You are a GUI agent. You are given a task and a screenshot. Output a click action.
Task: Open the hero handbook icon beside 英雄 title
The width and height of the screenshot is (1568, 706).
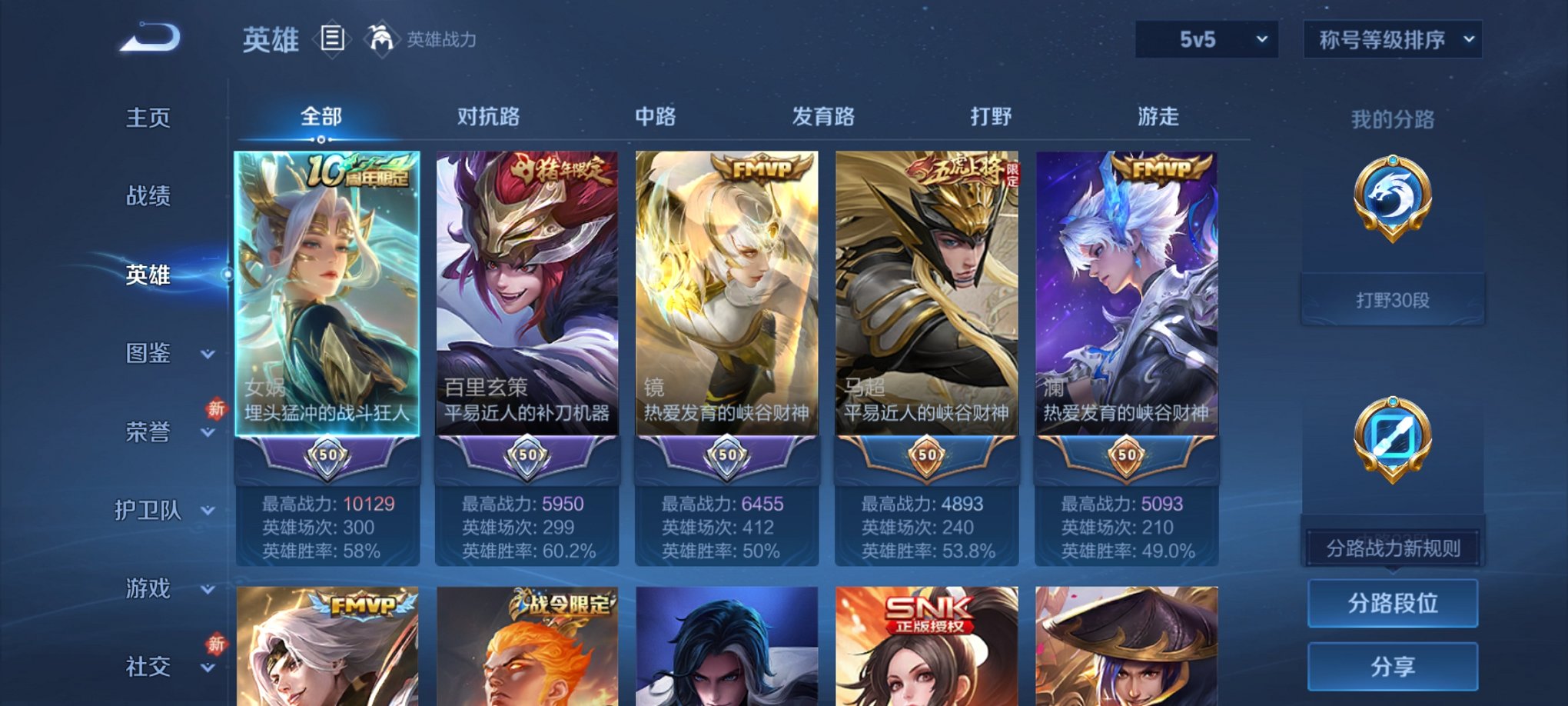332,38
